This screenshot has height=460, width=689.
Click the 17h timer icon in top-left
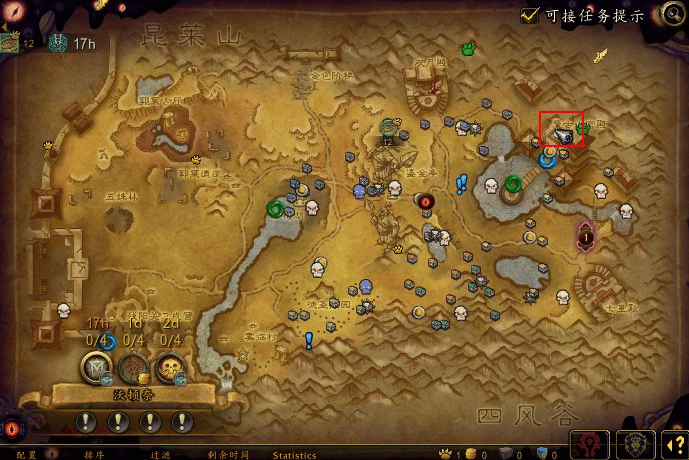click(57, 42)
